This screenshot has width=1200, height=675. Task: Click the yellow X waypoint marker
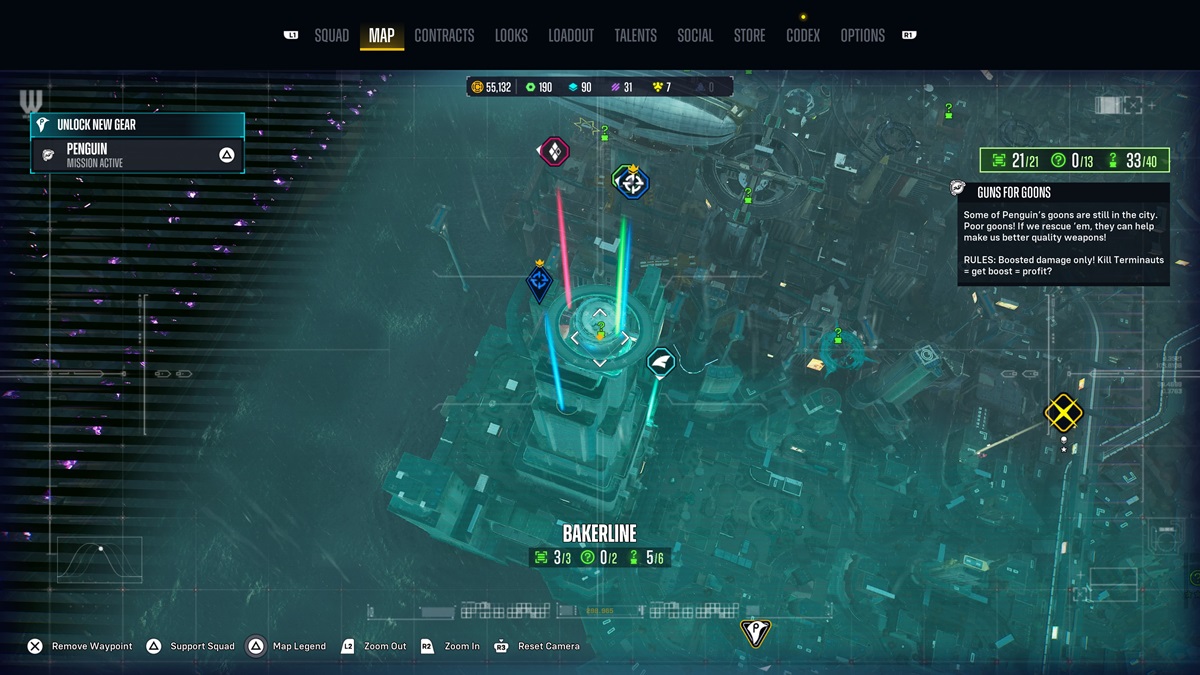click(1063, 412)
